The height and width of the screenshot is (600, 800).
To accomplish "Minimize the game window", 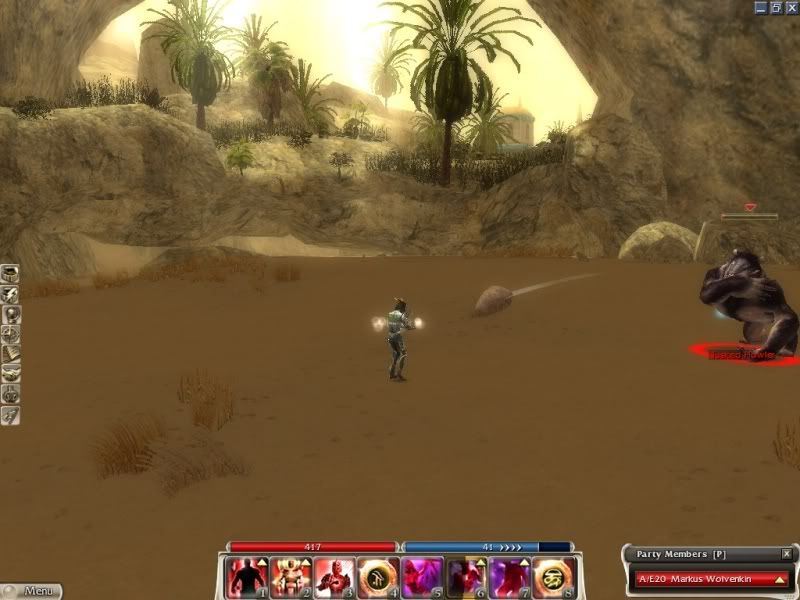I will click(x=761, y=7).
